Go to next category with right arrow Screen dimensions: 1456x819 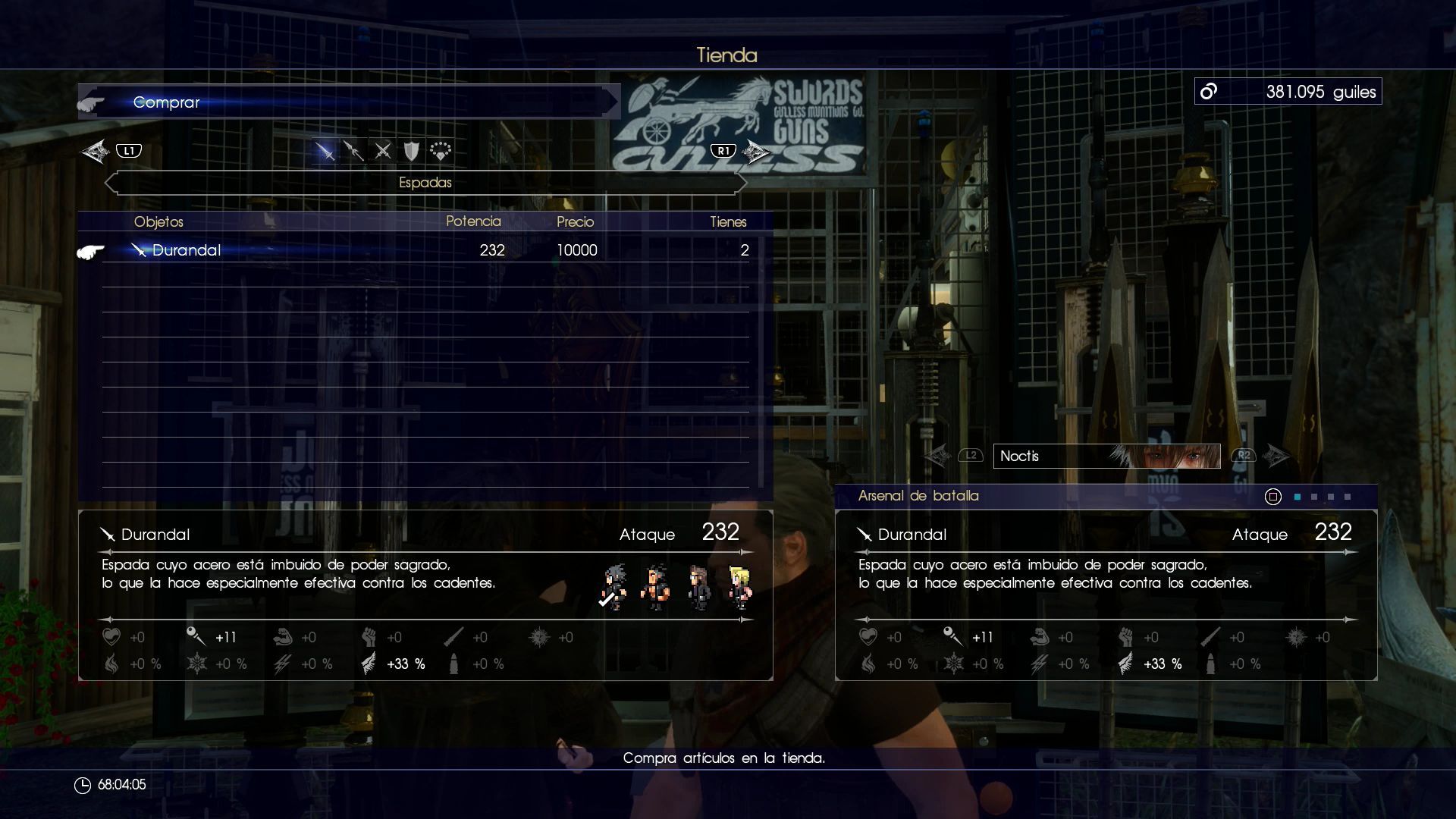click(x=755, y=151)
